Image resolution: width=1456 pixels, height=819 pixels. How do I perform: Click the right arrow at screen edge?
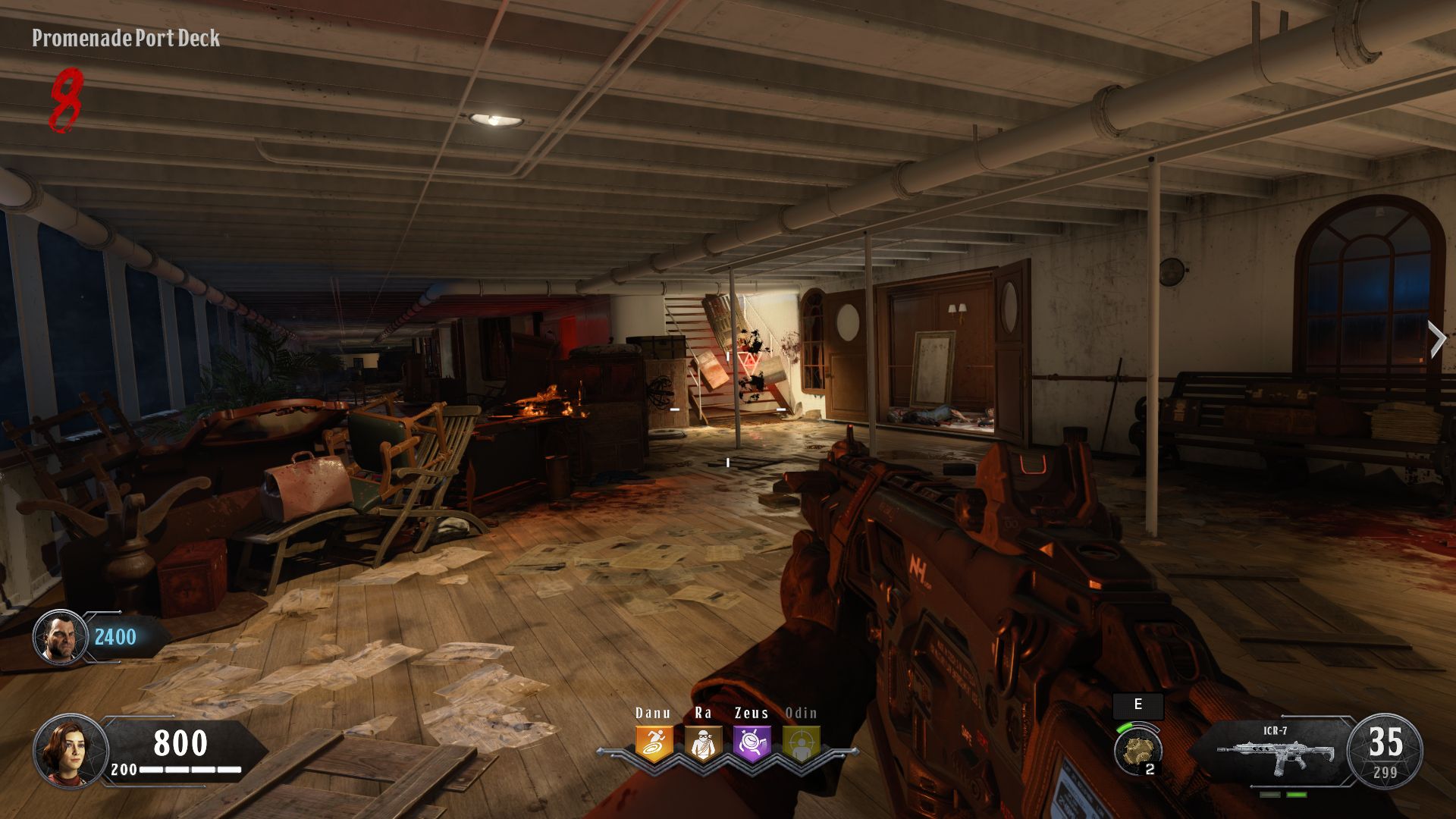[1437, 339]
